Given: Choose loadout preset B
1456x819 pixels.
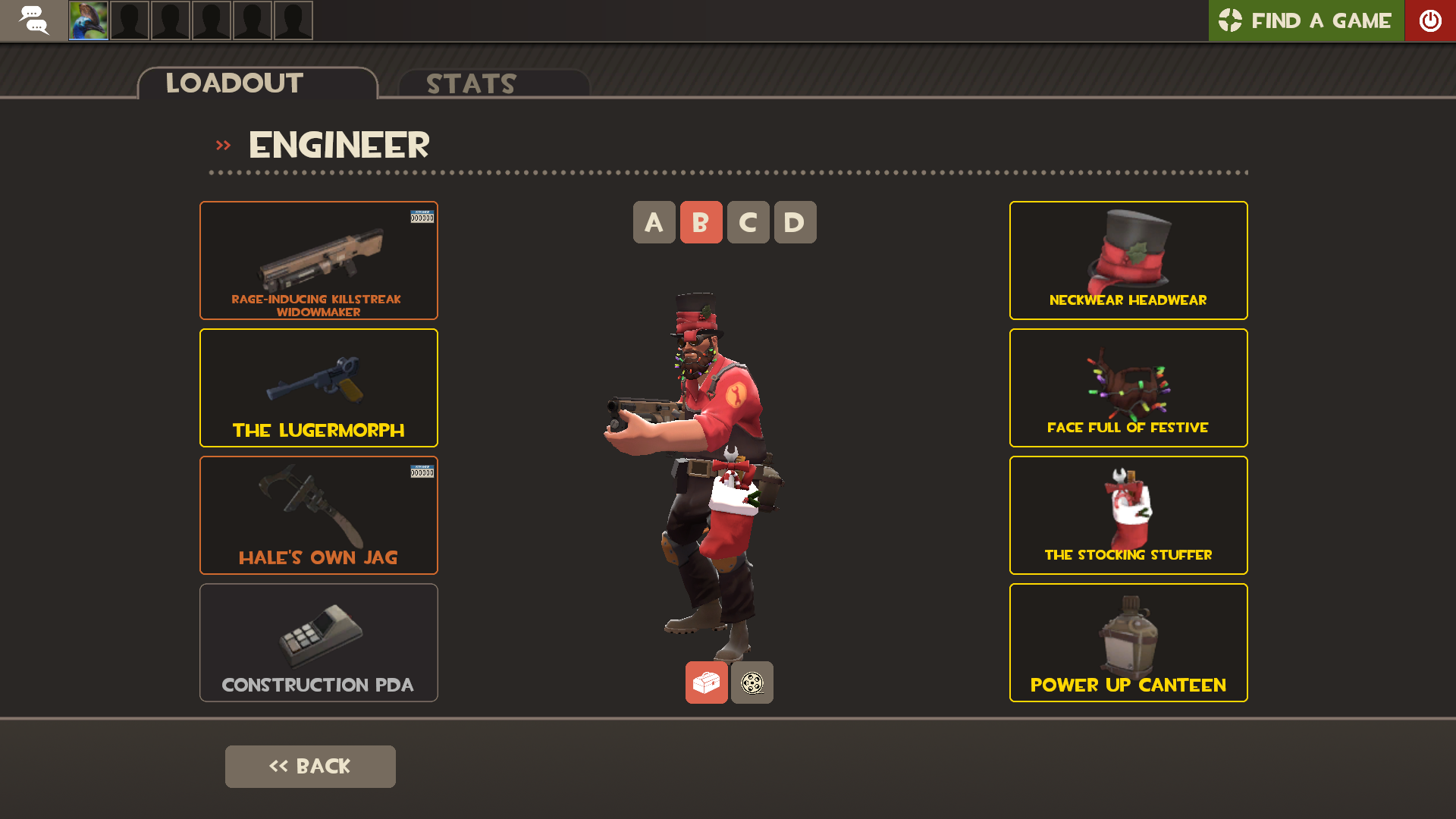Looking at the screenshot, I should pos(701,222).
